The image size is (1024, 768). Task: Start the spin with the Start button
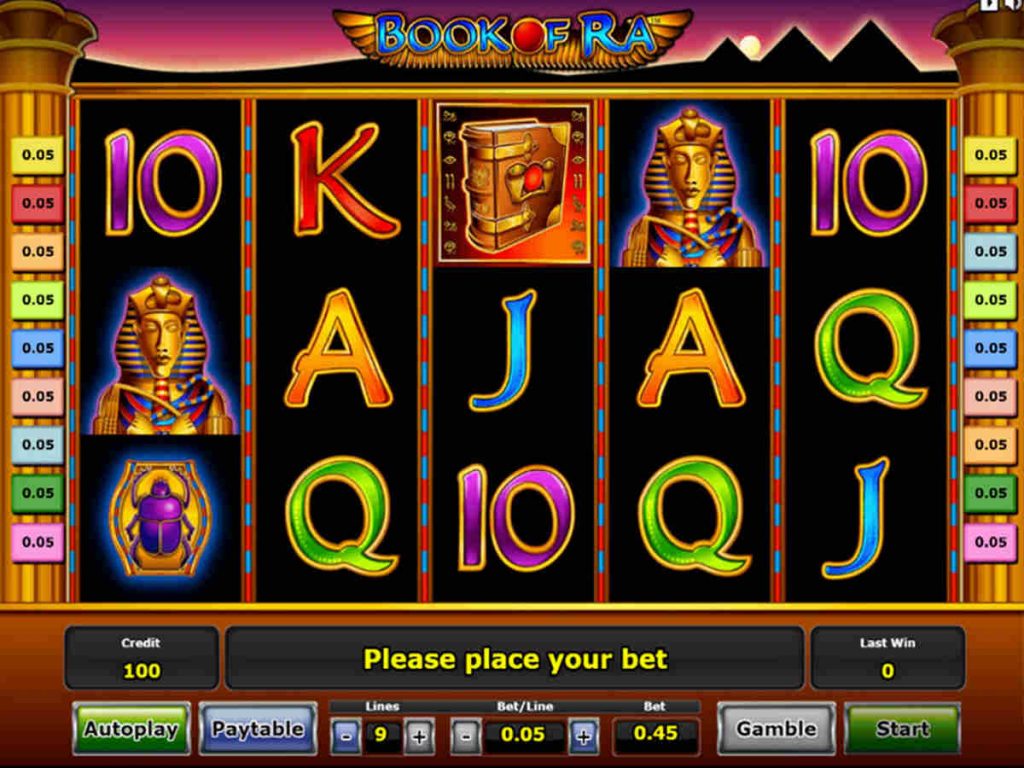tap(902, 729)
